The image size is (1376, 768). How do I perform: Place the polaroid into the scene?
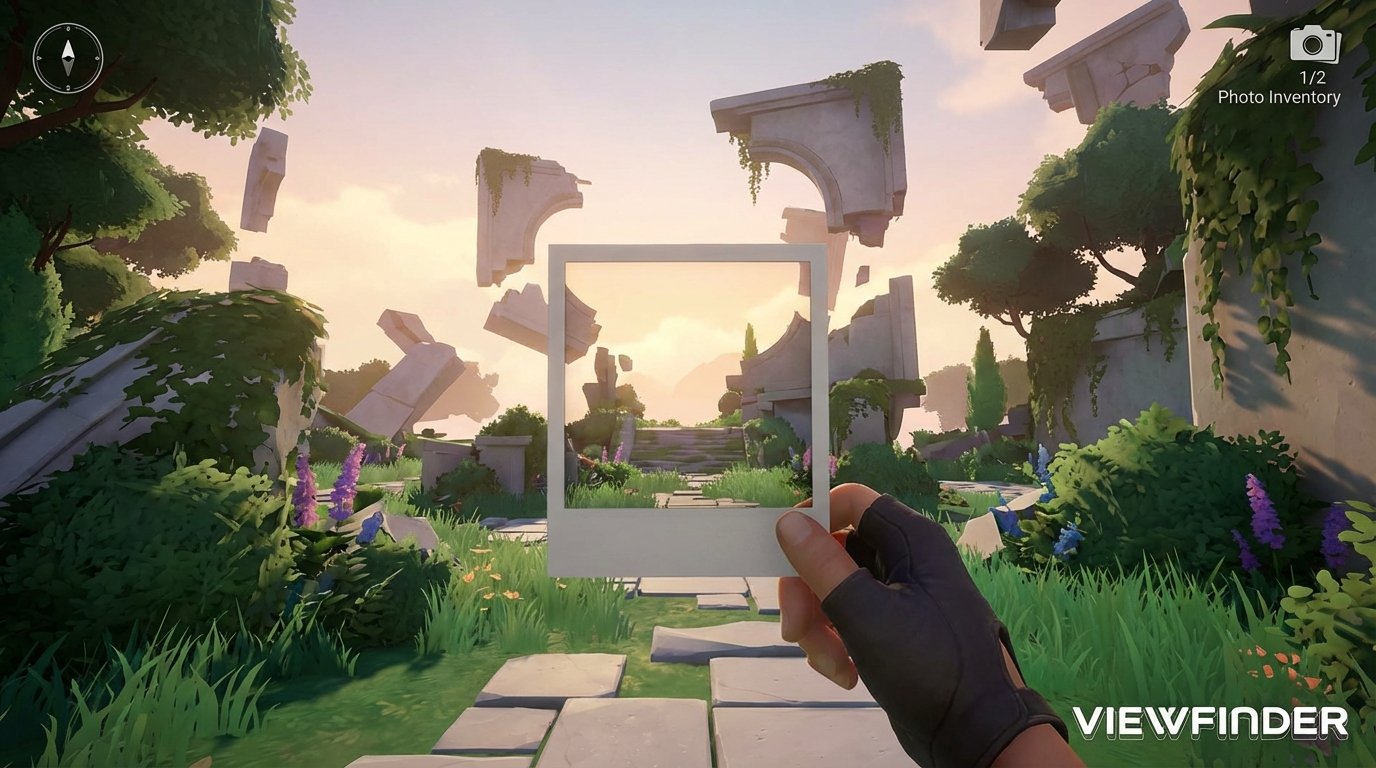[x=688, y=400]
